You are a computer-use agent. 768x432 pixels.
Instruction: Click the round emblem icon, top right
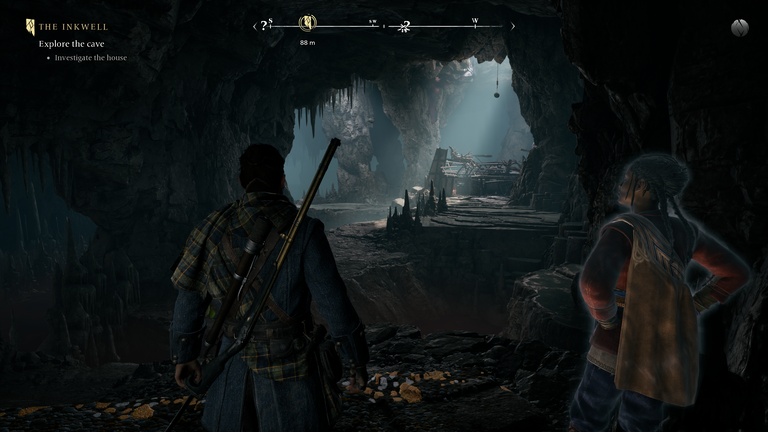click(739, 27)
